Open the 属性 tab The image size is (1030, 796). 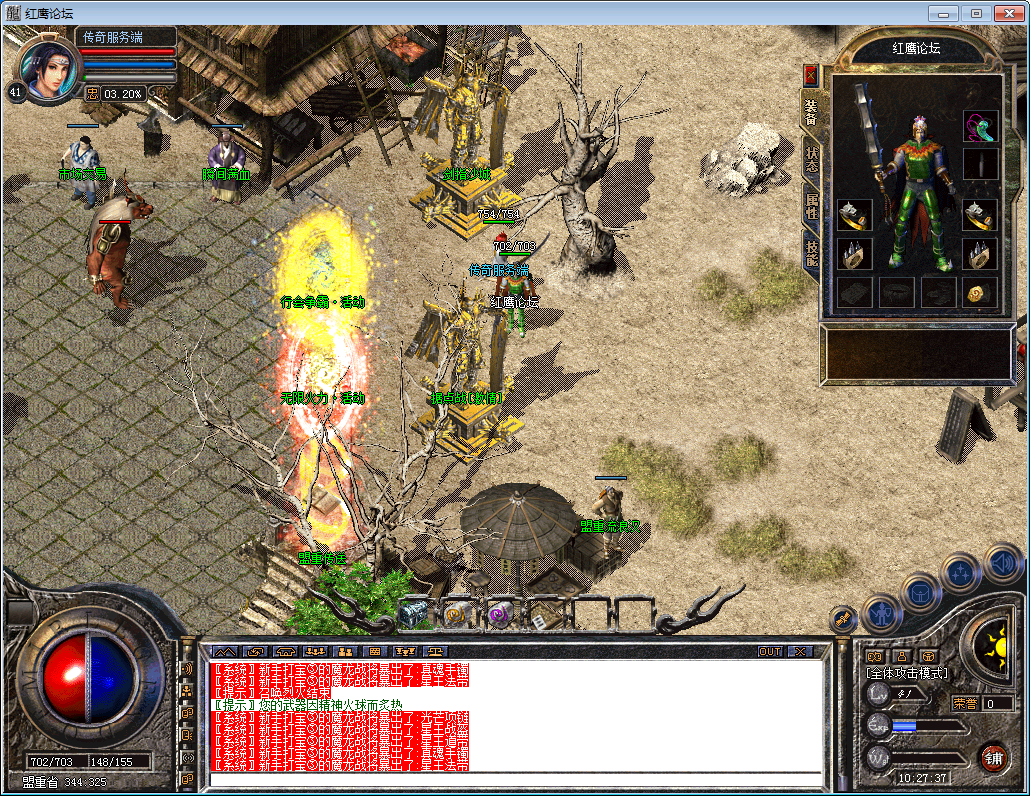[811, 206]
